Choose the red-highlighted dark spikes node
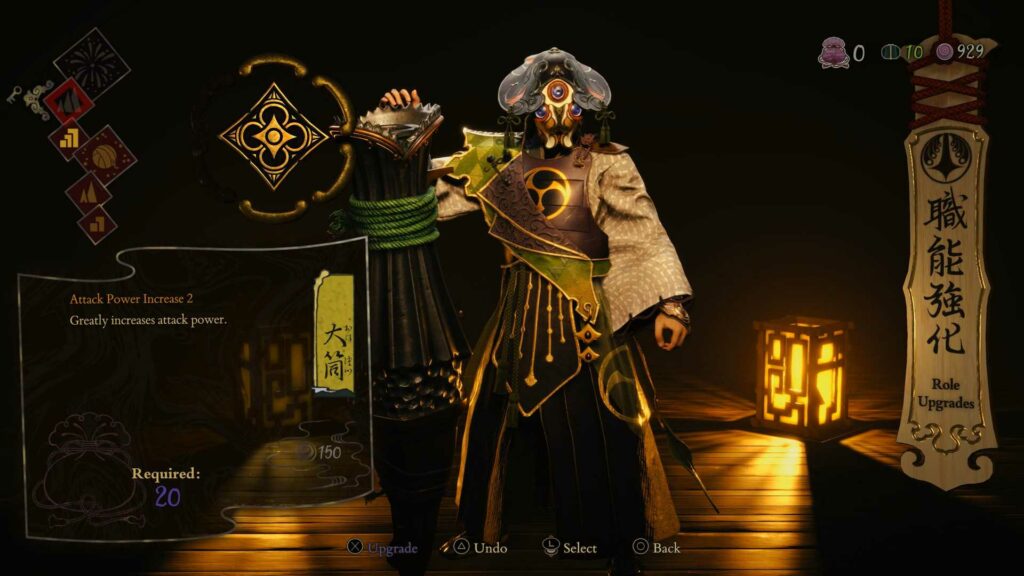 click(70, 100)
